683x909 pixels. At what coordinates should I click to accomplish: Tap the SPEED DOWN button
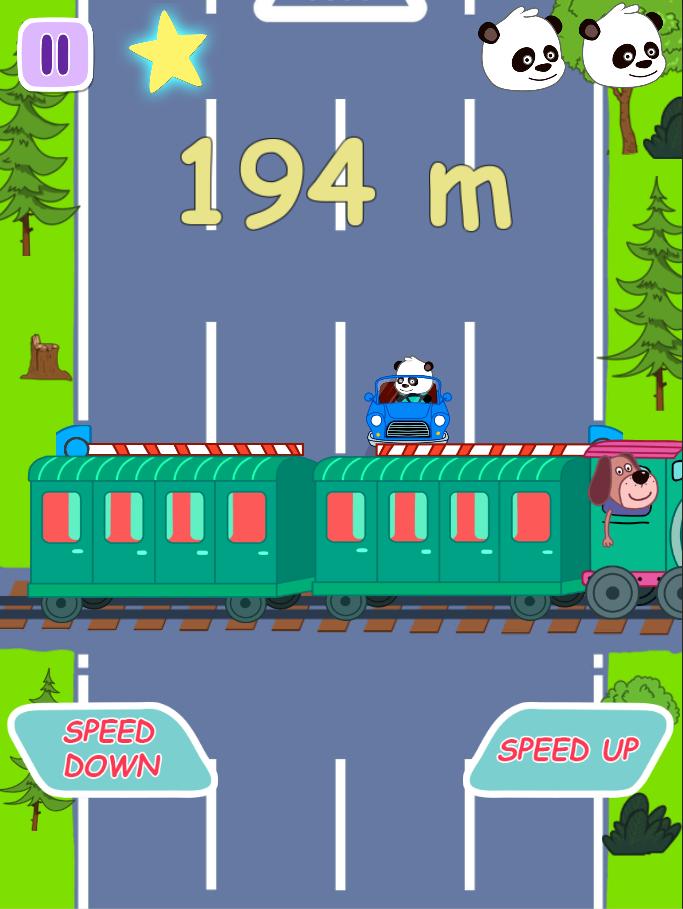tap(112, 749)
